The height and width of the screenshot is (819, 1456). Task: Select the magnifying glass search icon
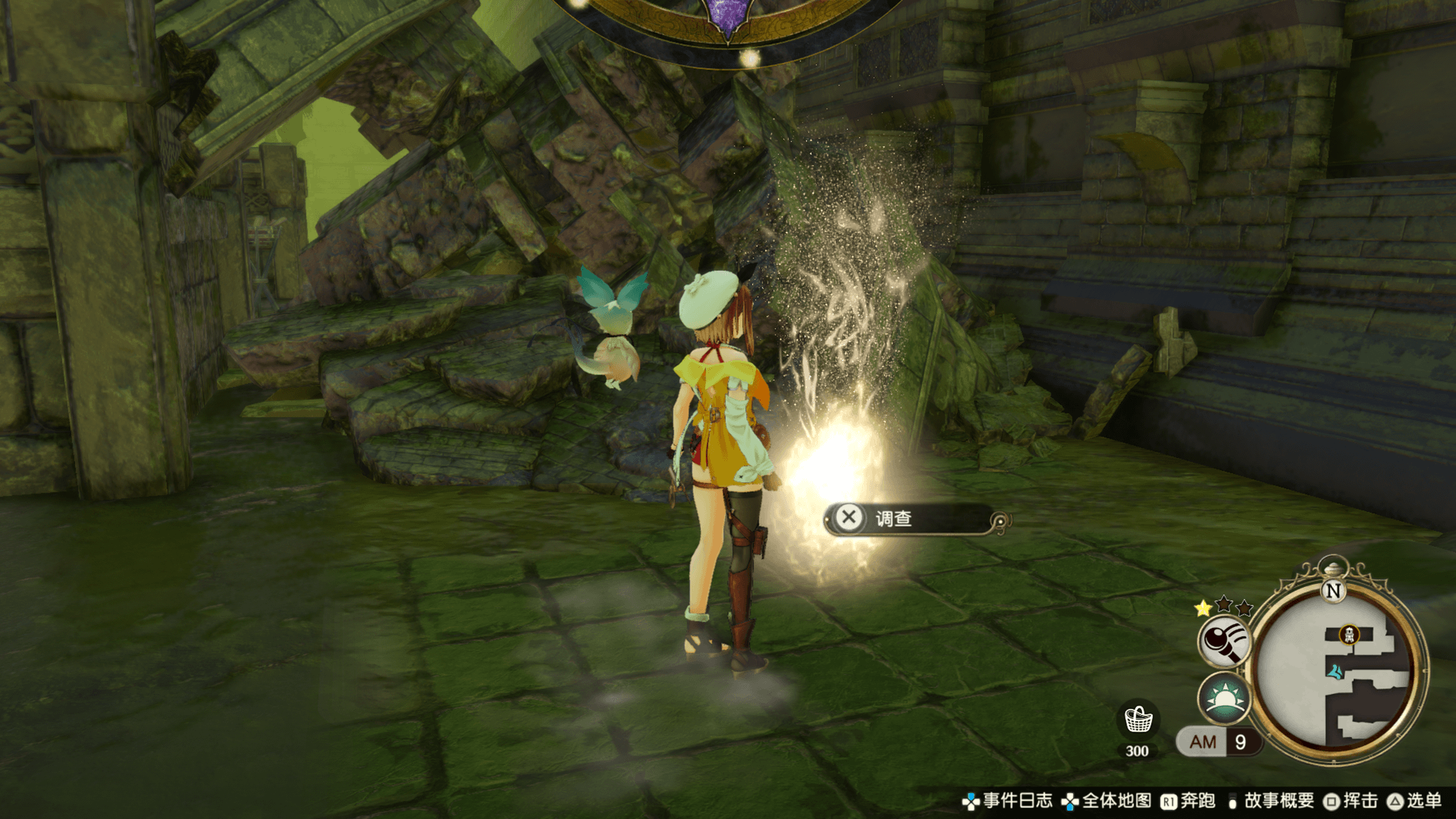(1224, 641)
